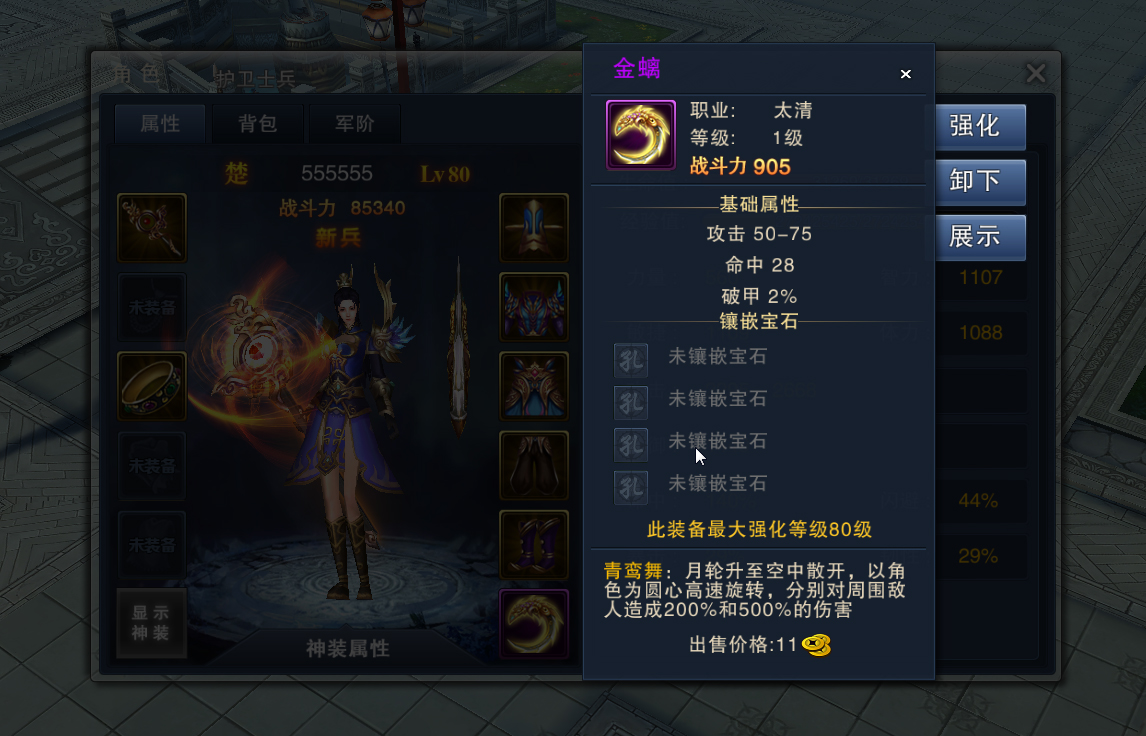Toggle the 显示神装 display button
The image size is (1146, 736).
tap(151, 623)
